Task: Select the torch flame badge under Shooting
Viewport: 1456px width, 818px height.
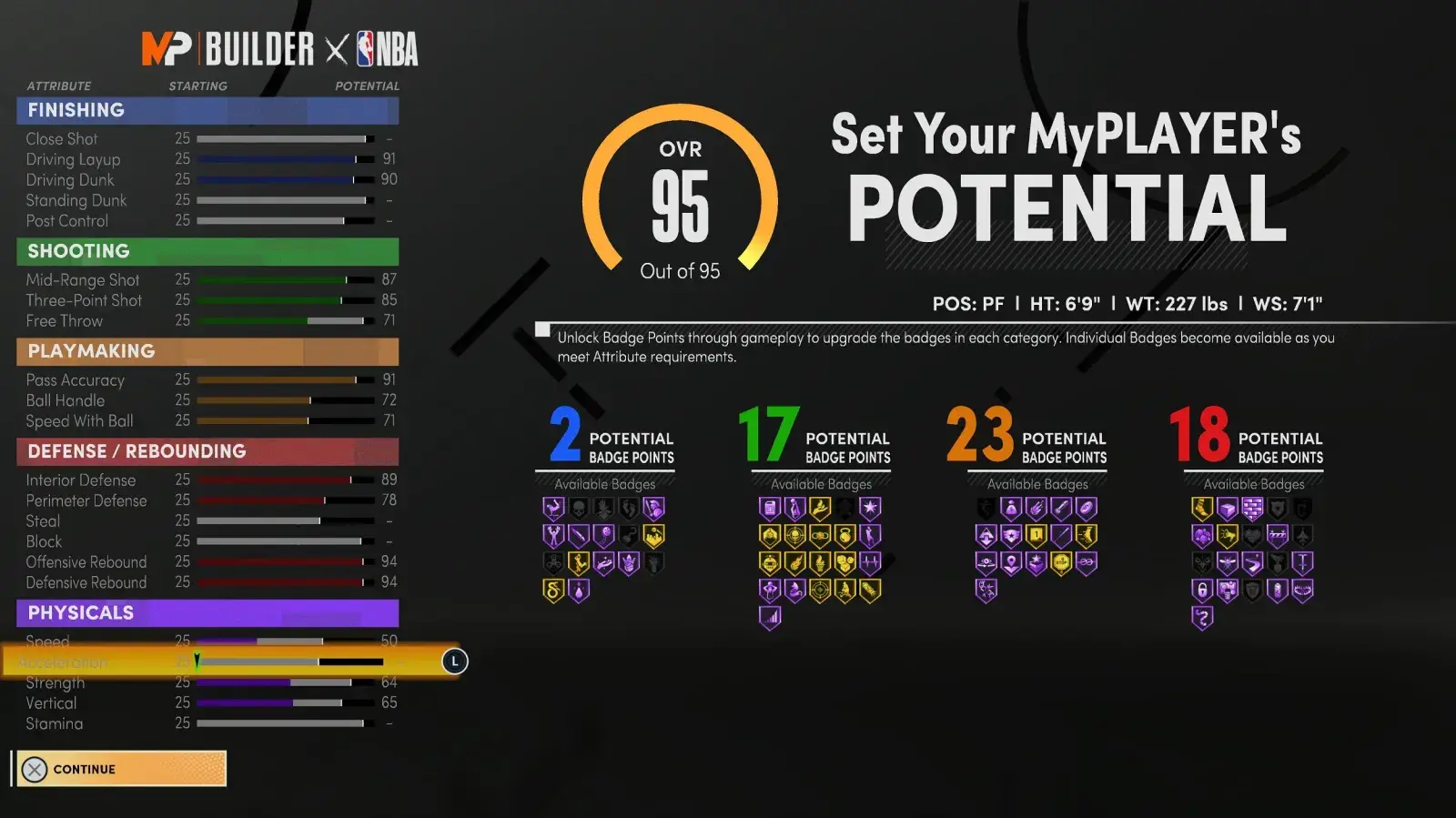Action: point(820,562)
